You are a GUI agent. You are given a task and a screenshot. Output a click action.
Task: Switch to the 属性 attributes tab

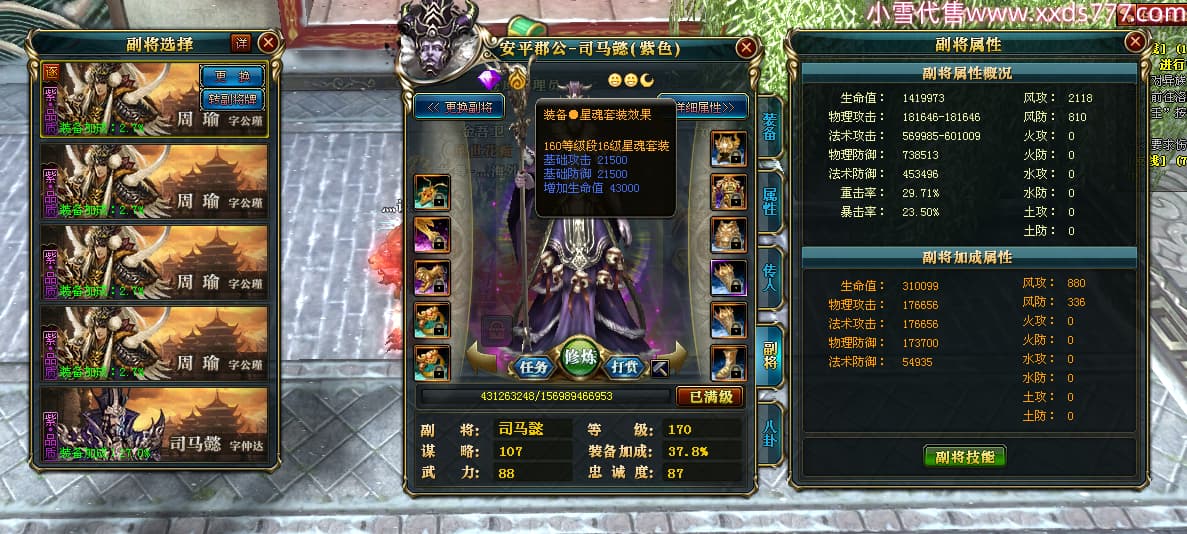coord(769,196)
